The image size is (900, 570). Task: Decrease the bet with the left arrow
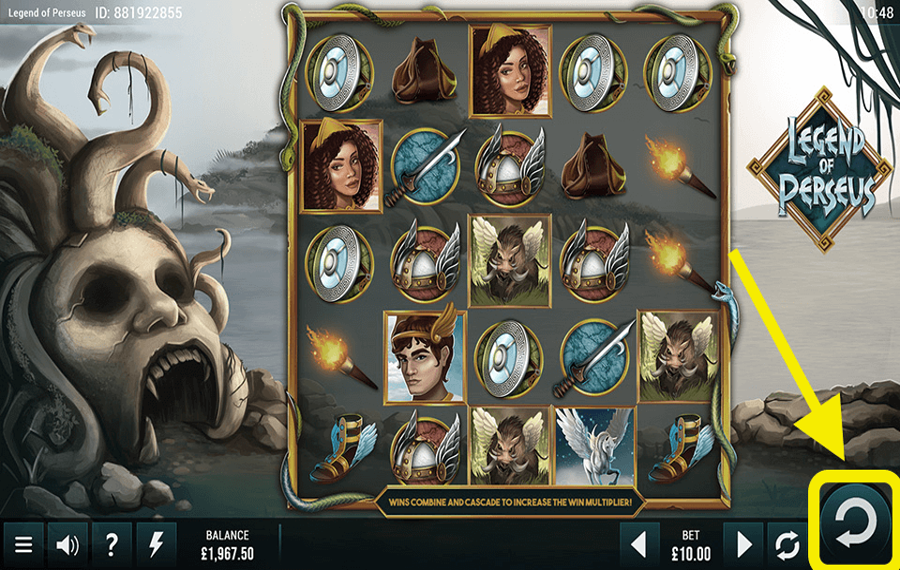pos(641,545)
